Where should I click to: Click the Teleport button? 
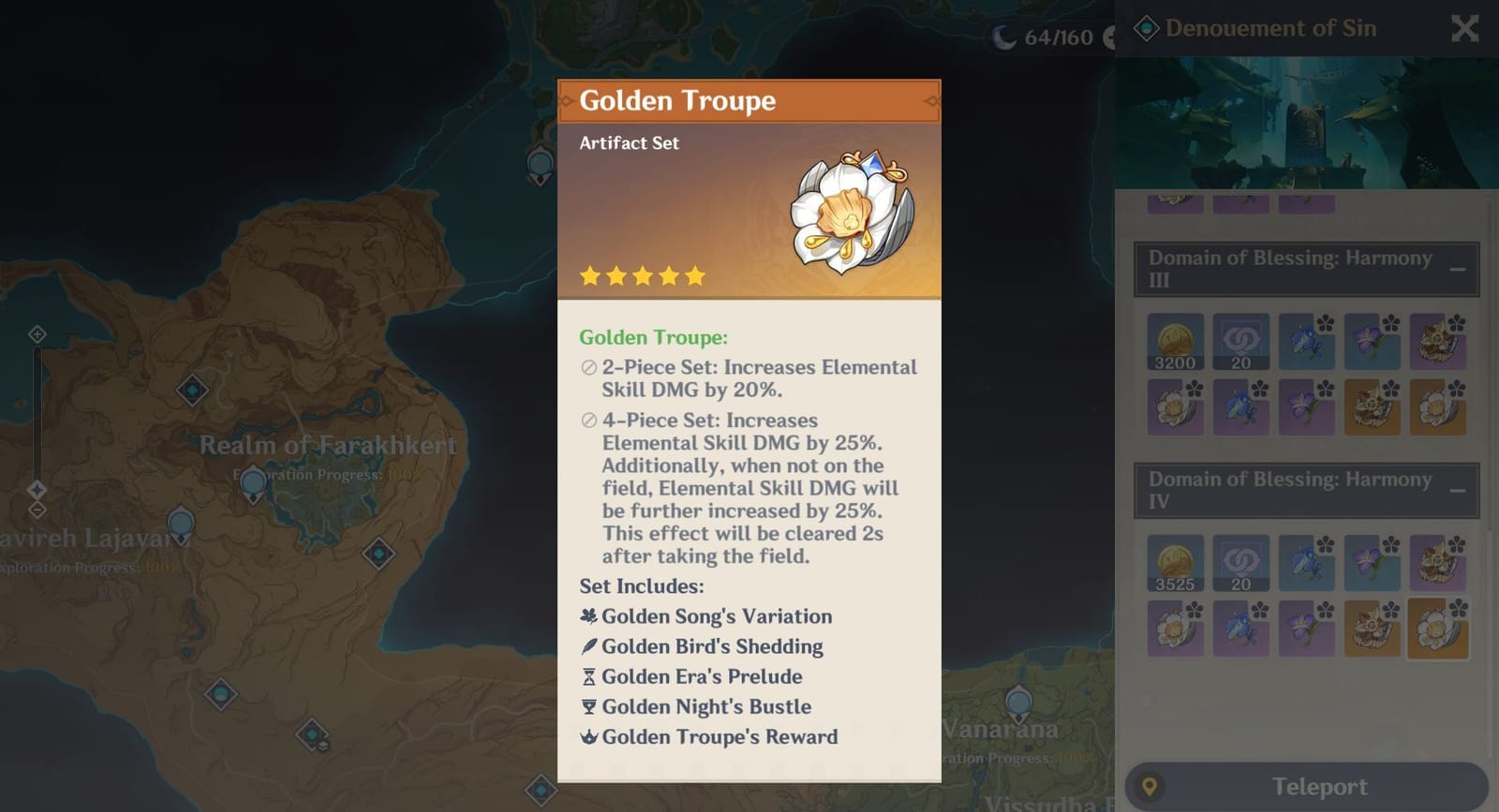pyautogui.click(x=1320, y=786)
